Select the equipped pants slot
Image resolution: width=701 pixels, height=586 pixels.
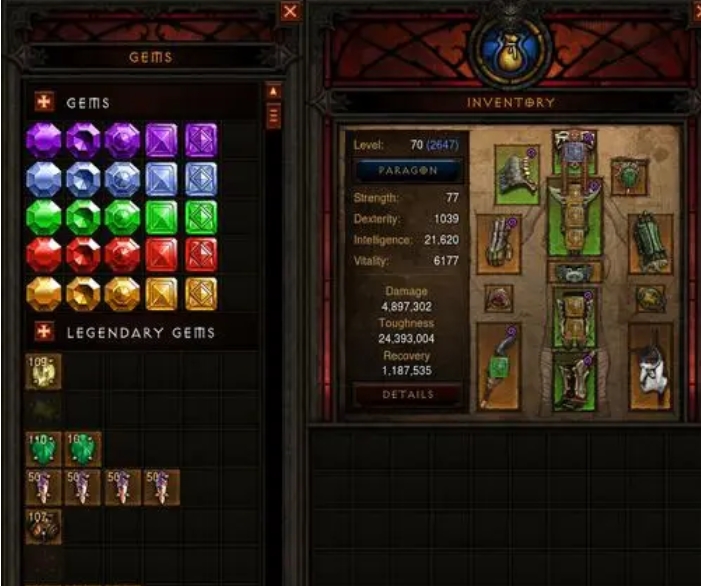coord(574,315)
